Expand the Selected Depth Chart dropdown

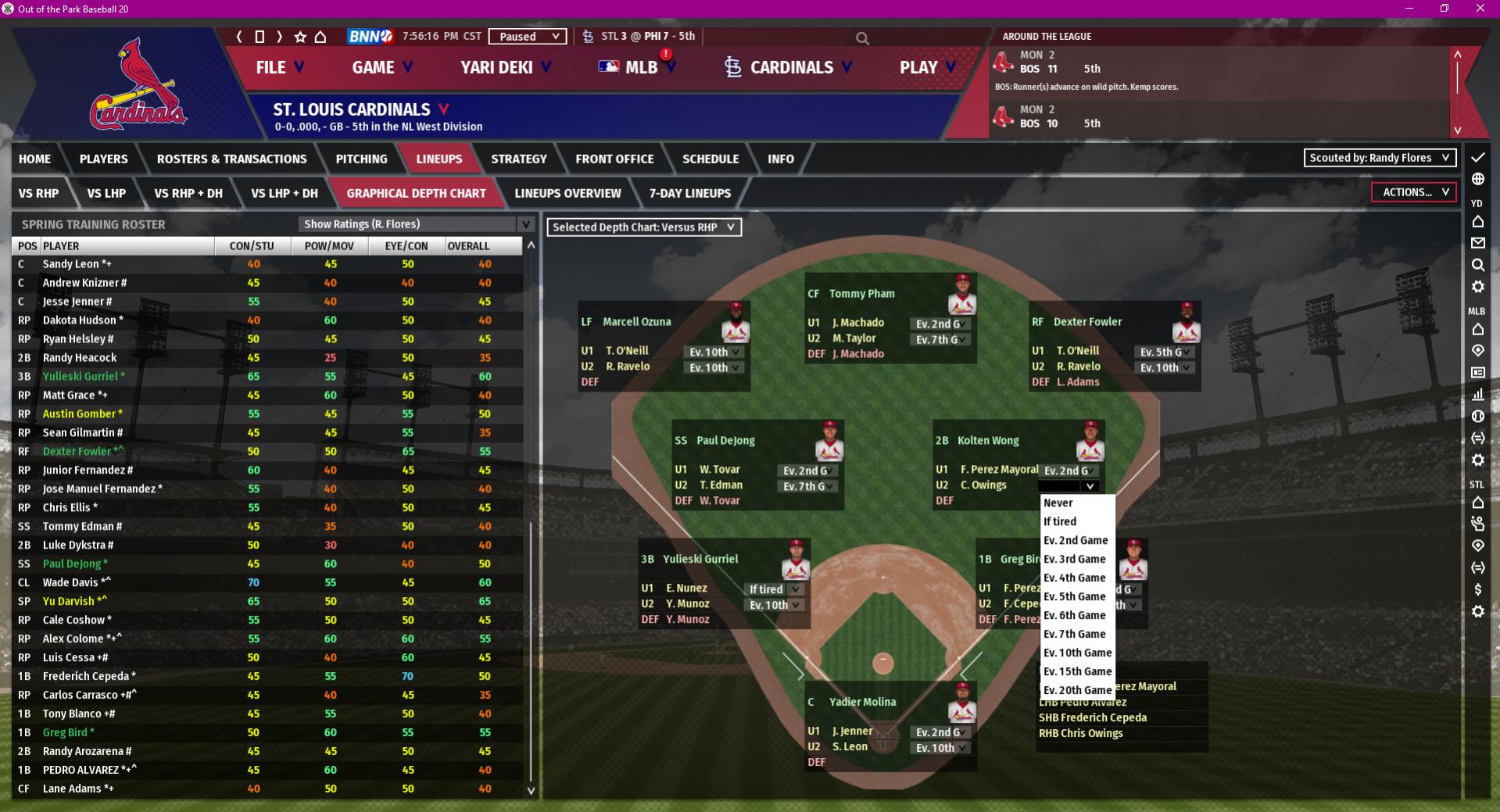(x=643, y=227)
